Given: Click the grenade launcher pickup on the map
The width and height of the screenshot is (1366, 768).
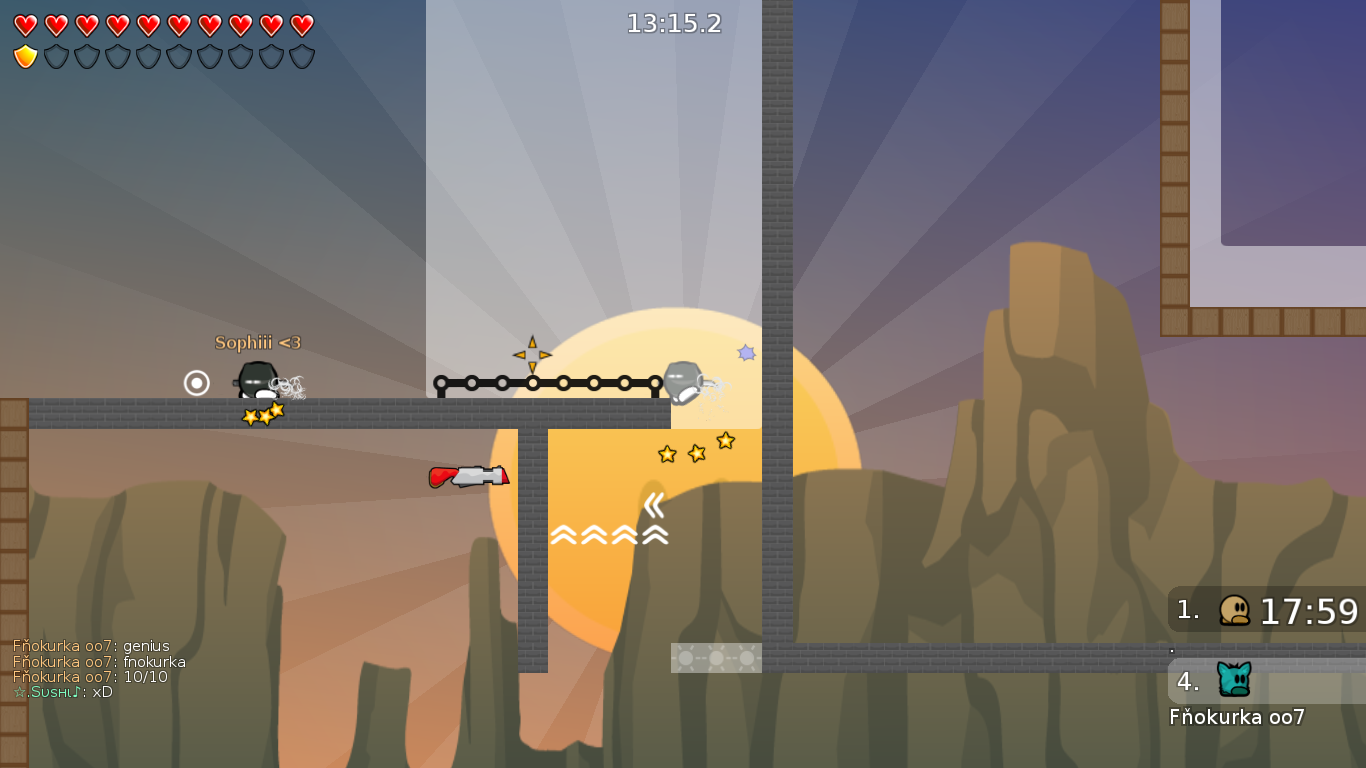Looking at the screenshot, I should pos(470,477).
